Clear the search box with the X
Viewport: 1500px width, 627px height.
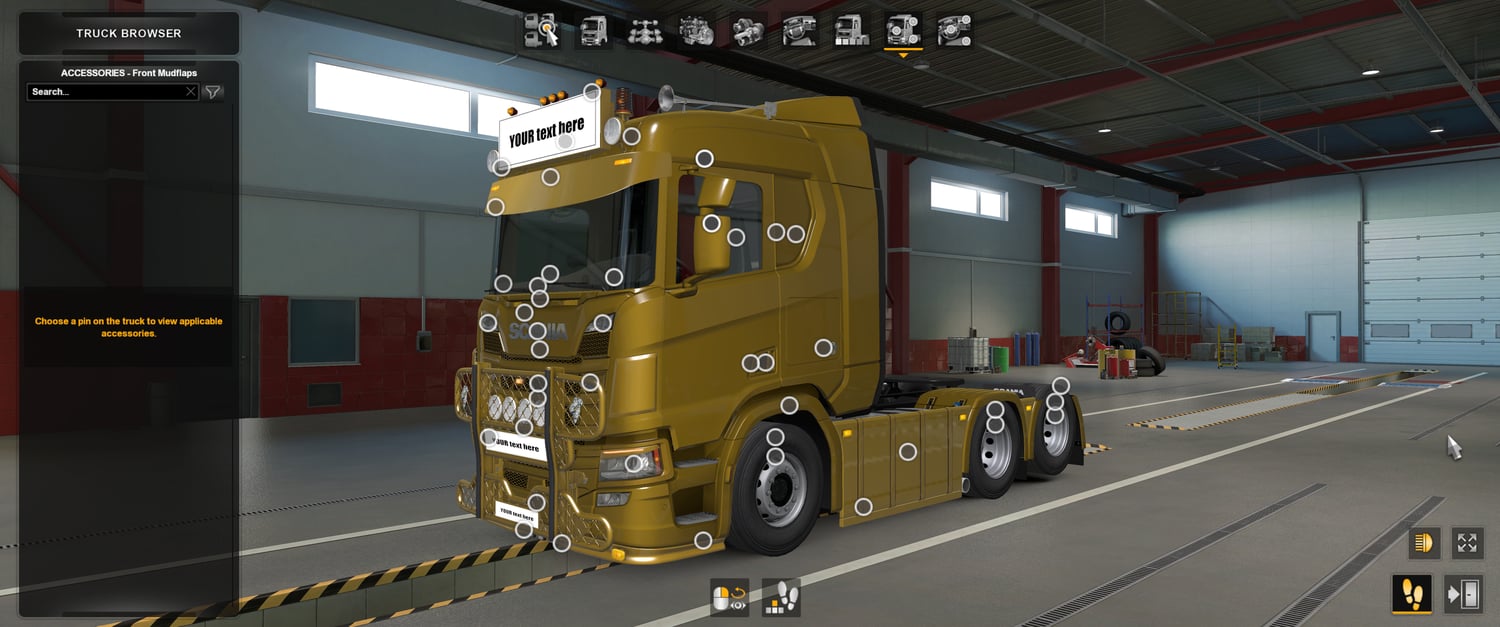[191, 92]
